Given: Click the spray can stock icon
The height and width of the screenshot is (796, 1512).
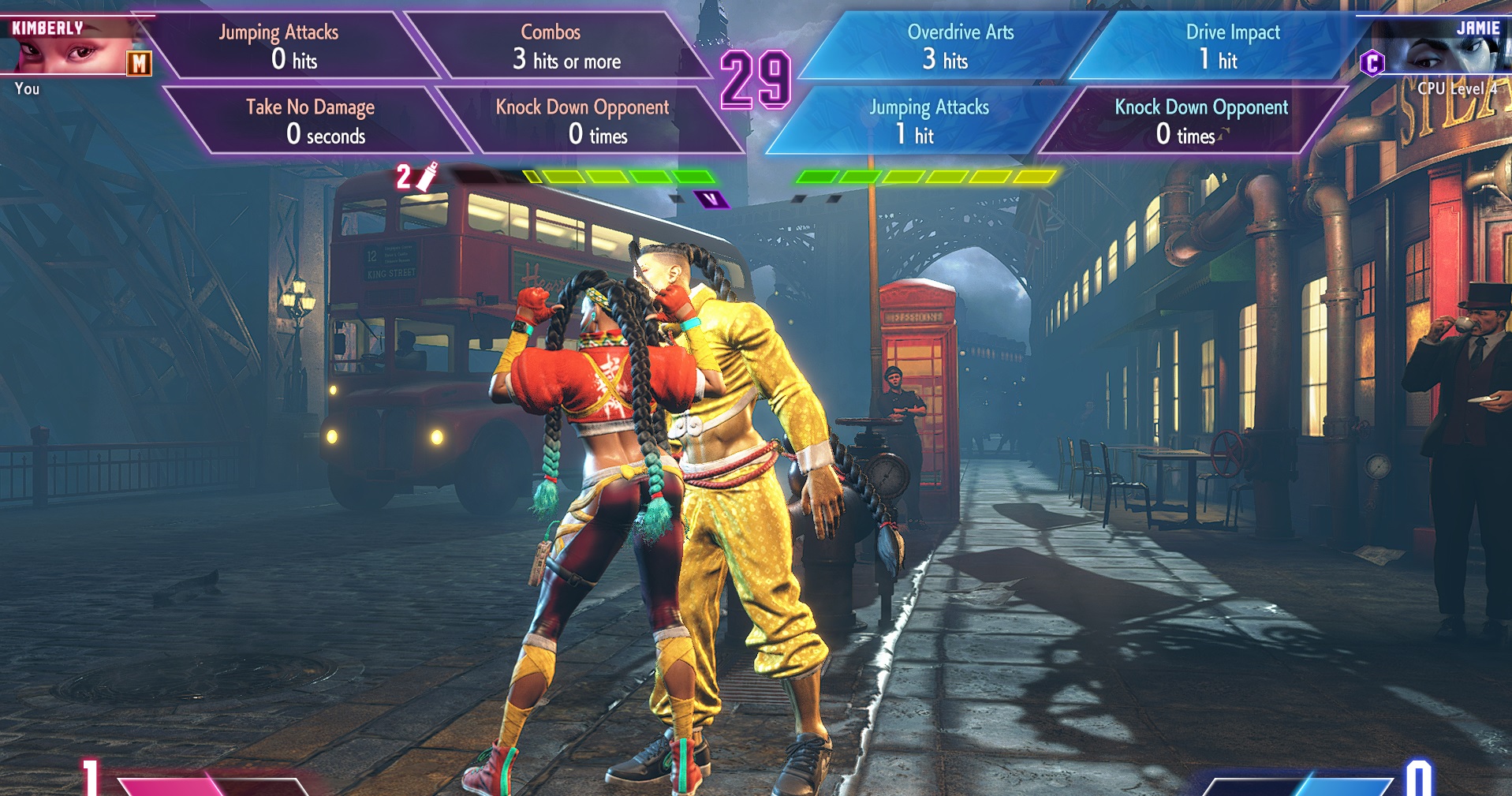Looking at the screenshot, I should 426,177.
